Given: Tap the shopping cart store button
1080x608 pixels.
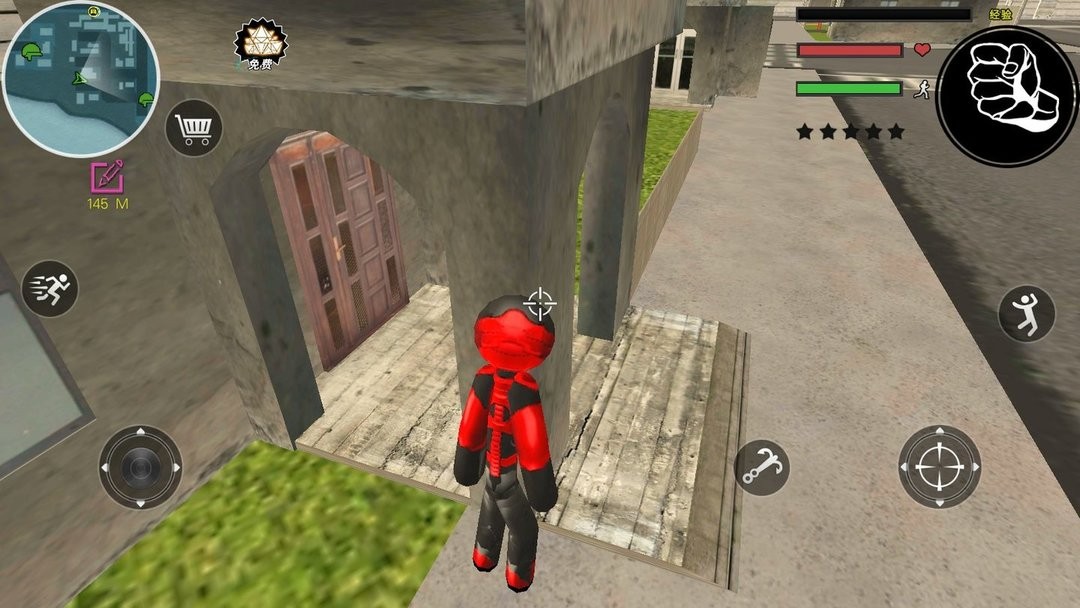Looking at the screenshot, I should pos(194,128).
